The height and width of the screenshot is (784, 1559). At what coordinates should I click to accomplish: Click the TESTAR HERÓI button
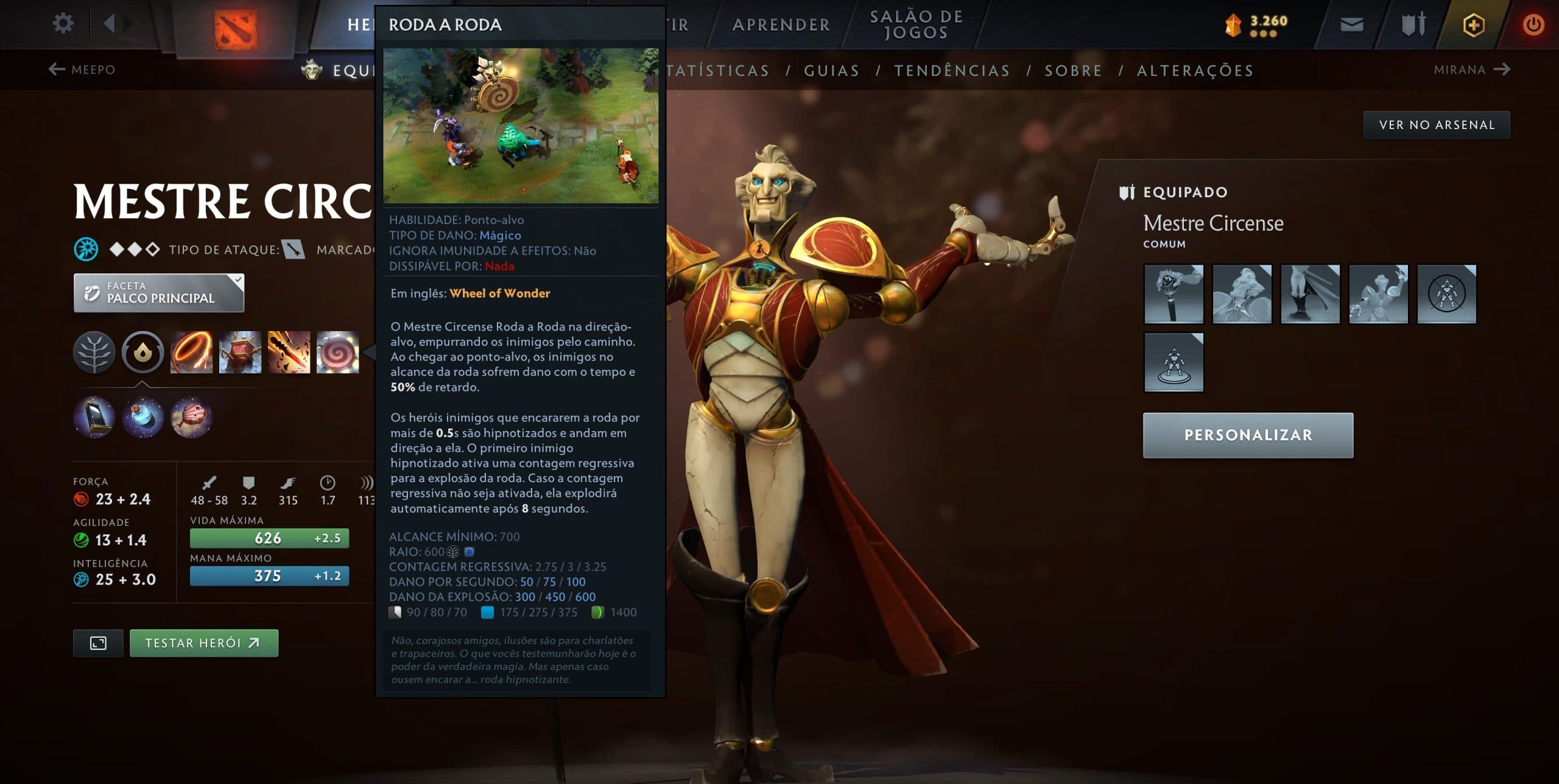[205, 642]
